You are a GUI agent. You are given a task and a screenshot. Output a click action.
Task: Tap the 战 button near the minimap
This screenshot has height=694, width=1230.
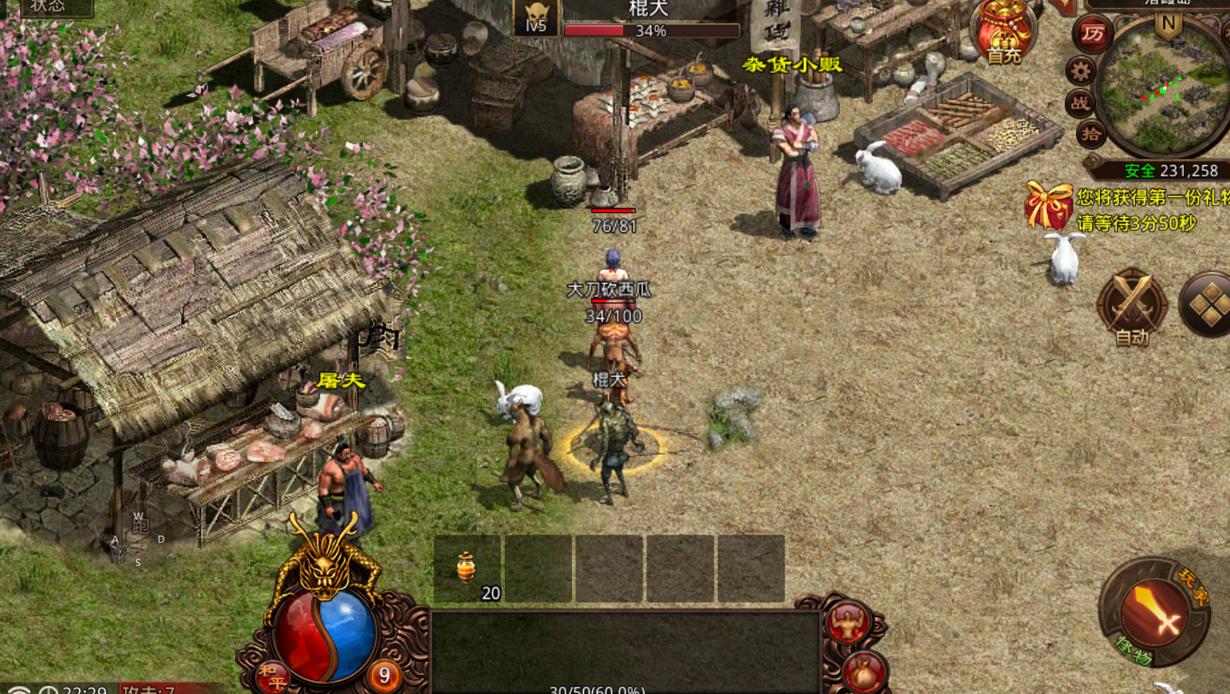tap(1081, 102)
